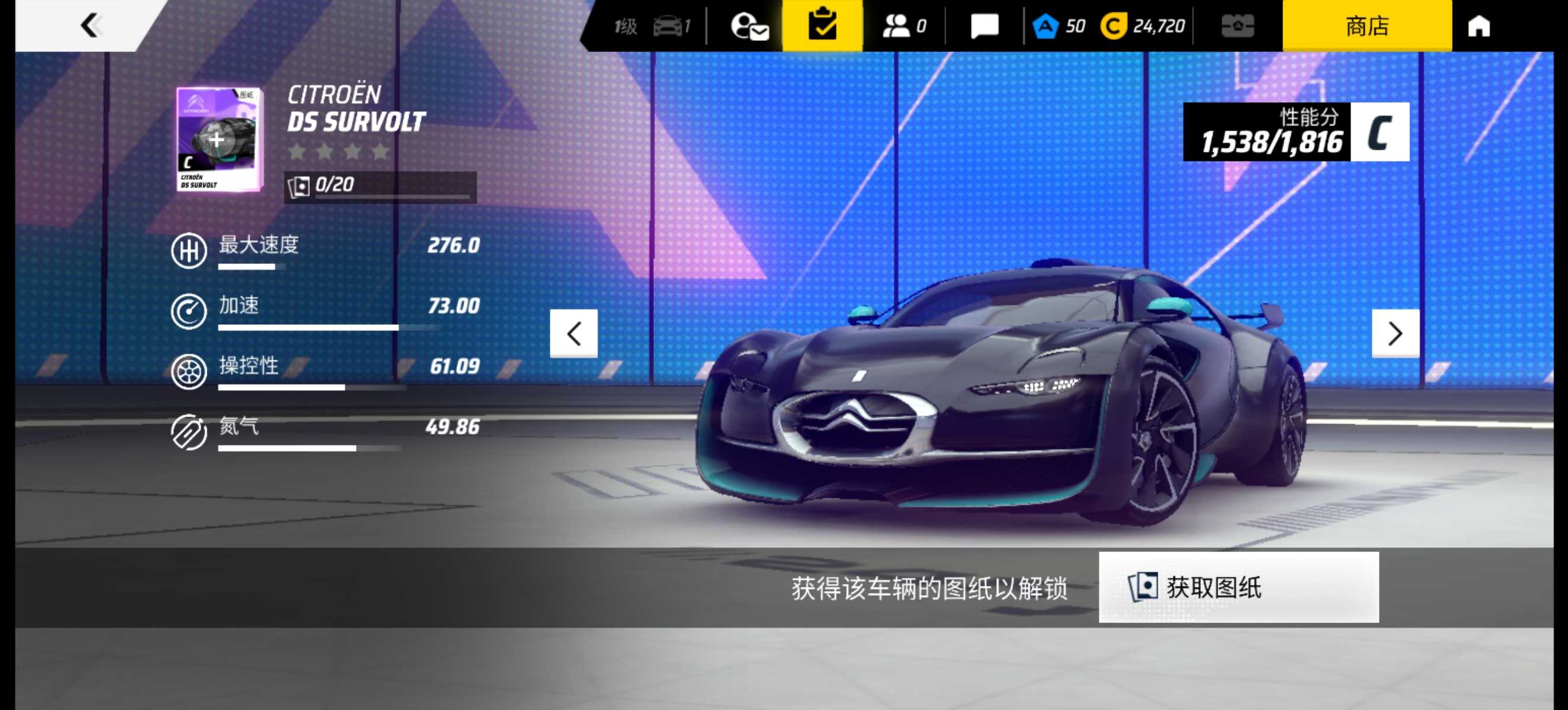Image resolution: width=1568 pixels, height=710 pixels.
Task: Show the next car
Action: 1395,333
